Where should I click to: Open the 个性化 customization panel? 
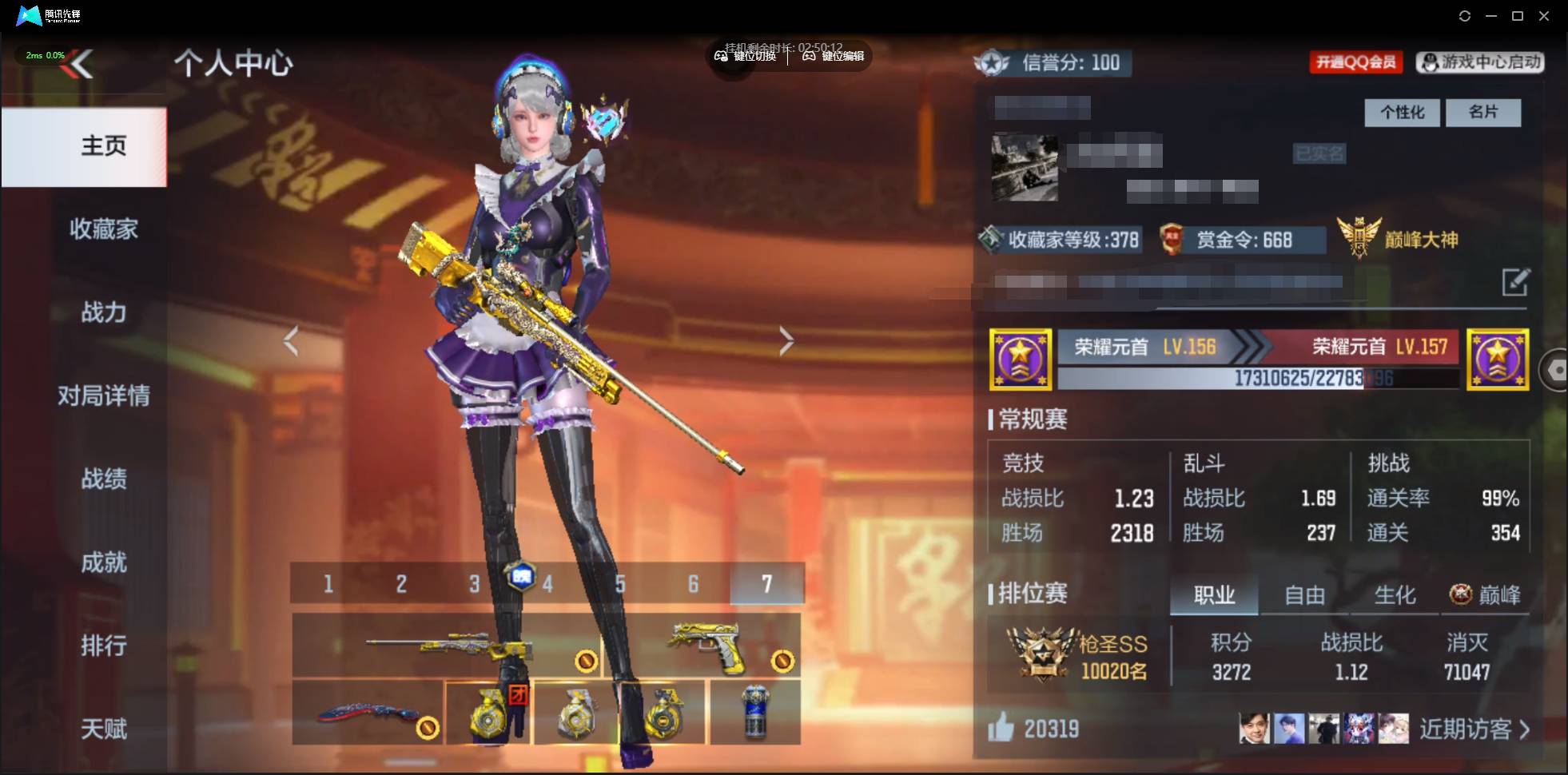click(x=1401, y=113)
